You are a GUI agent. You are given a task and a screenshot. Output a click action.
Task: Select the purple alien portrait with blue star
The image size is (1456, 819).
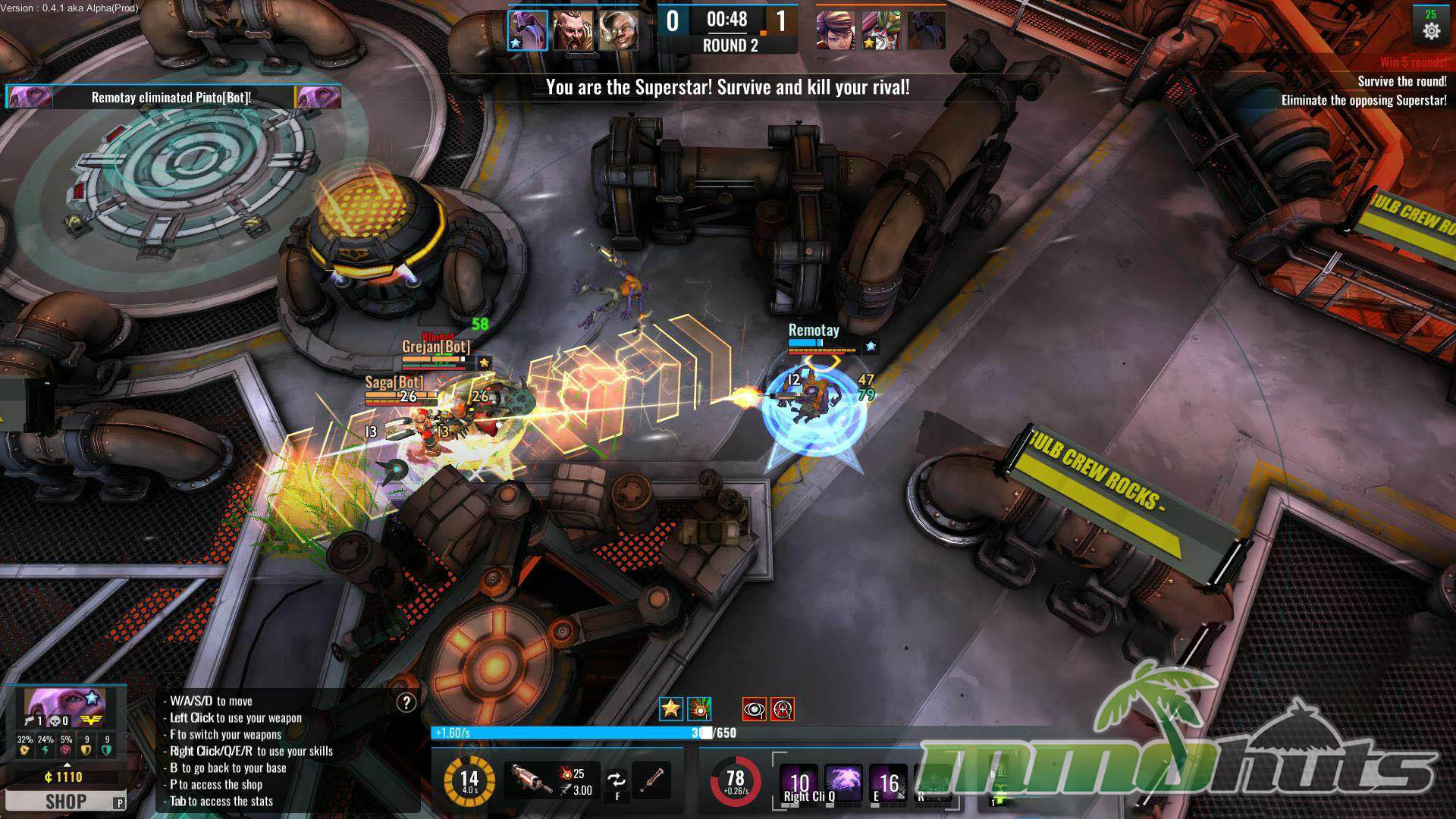[527, 30]
